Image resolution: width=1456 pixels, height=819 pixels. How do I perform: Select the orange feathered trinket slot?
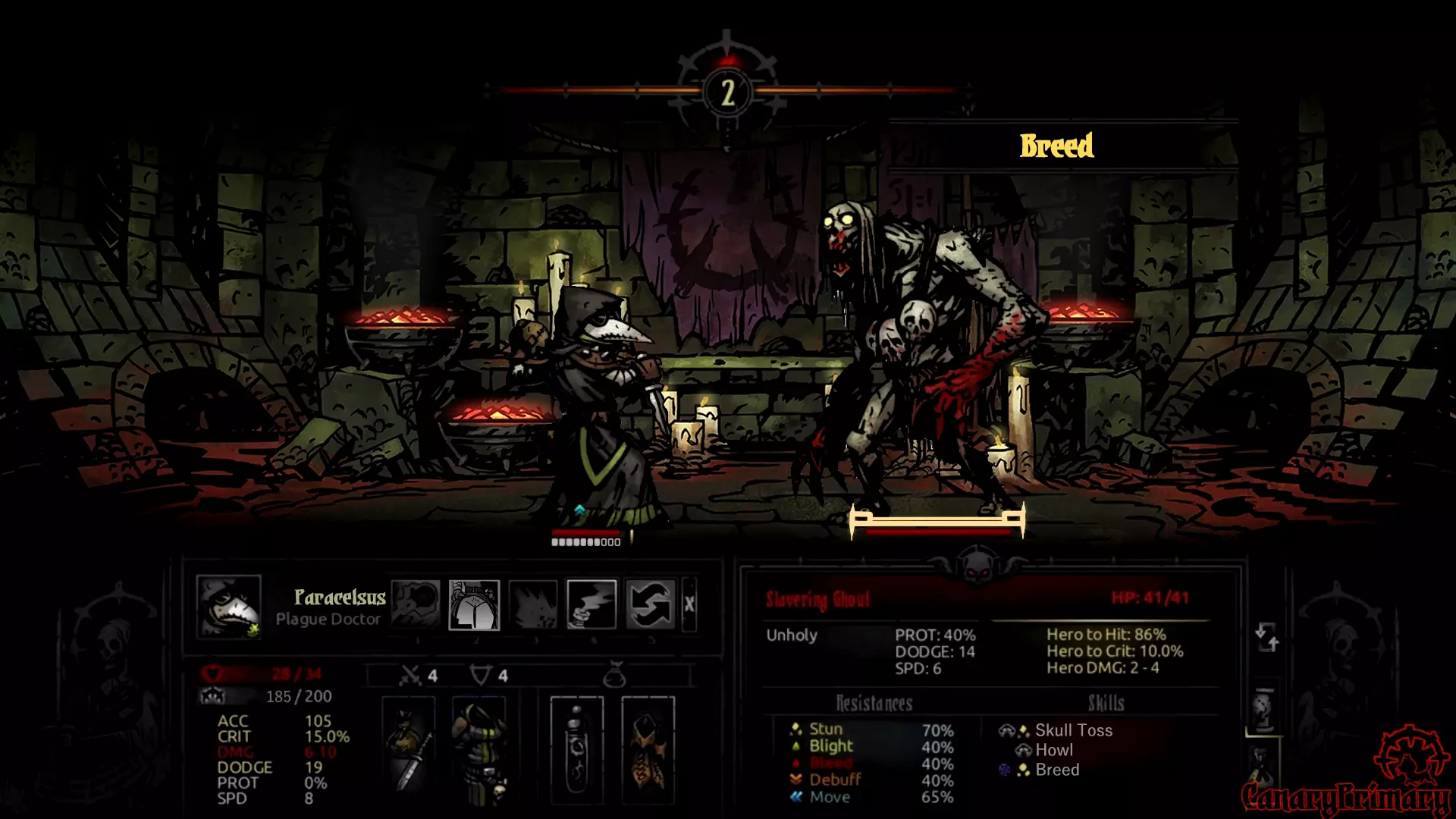pyautogui.click(x=648, y=749)
